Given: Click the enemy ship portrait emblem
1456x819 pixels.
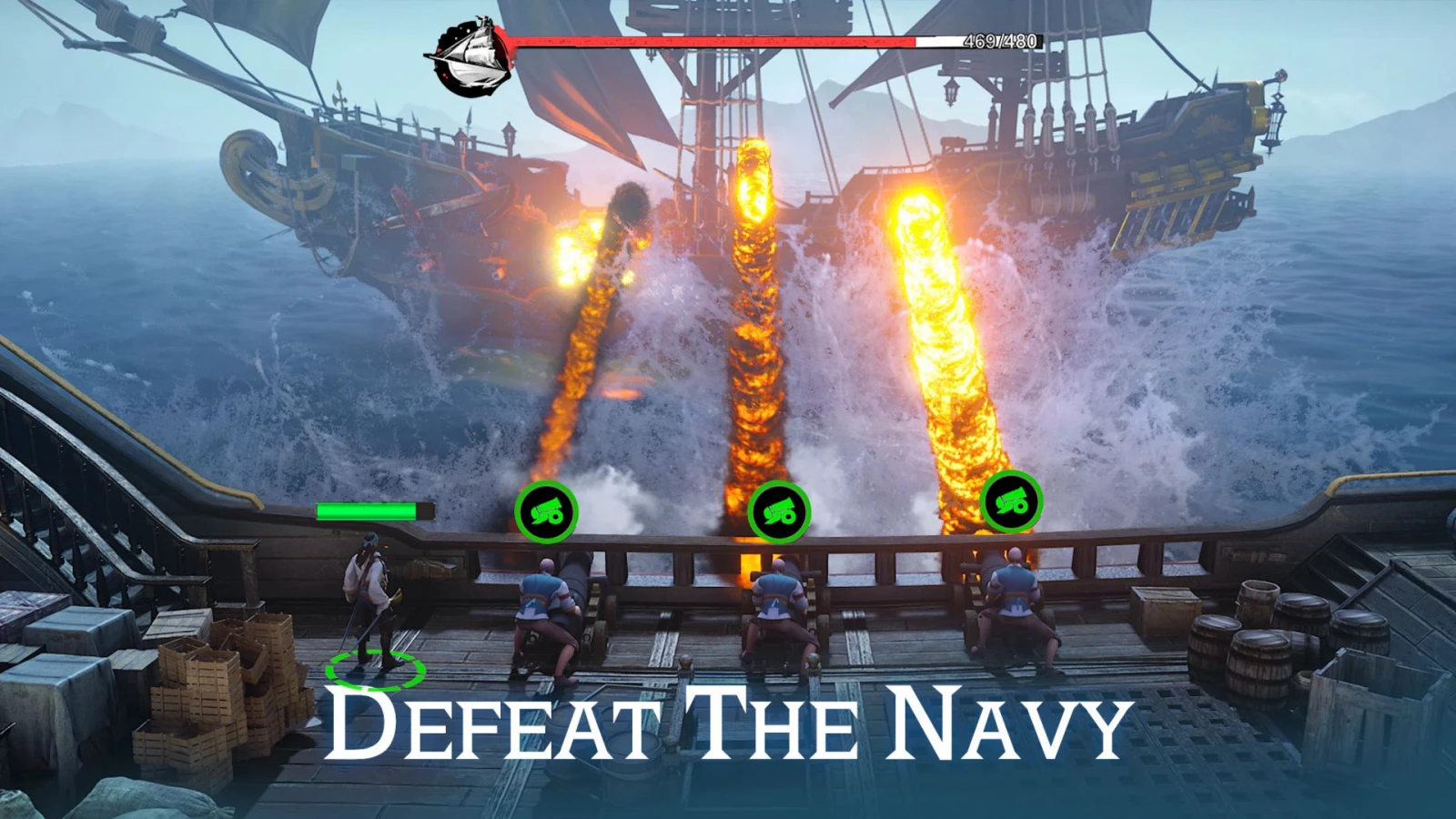Looking at the screenshot, I should point(467,56).
